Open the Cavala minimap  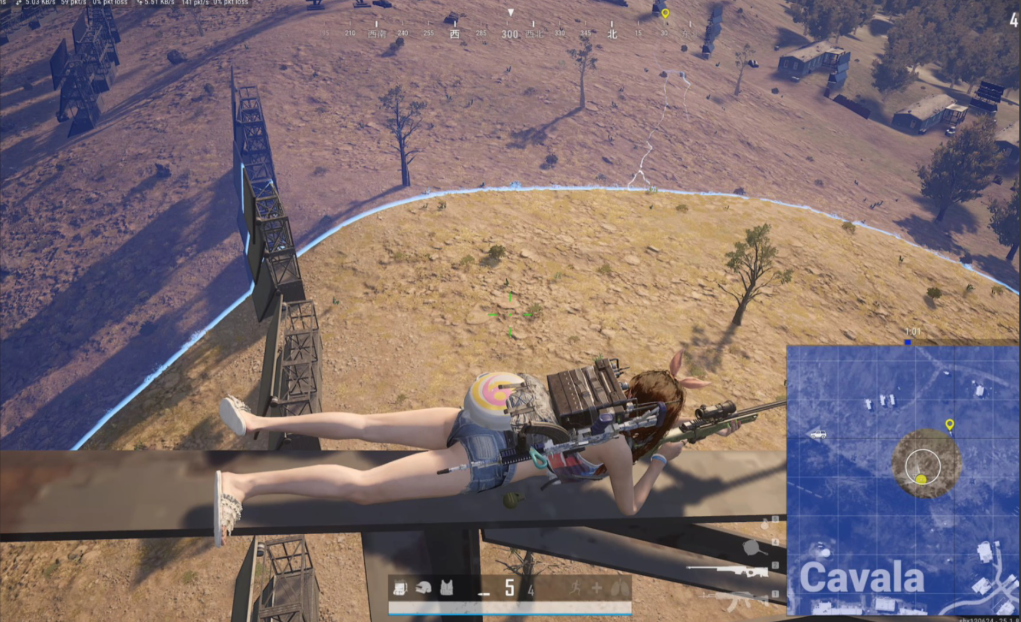[902, 480]
